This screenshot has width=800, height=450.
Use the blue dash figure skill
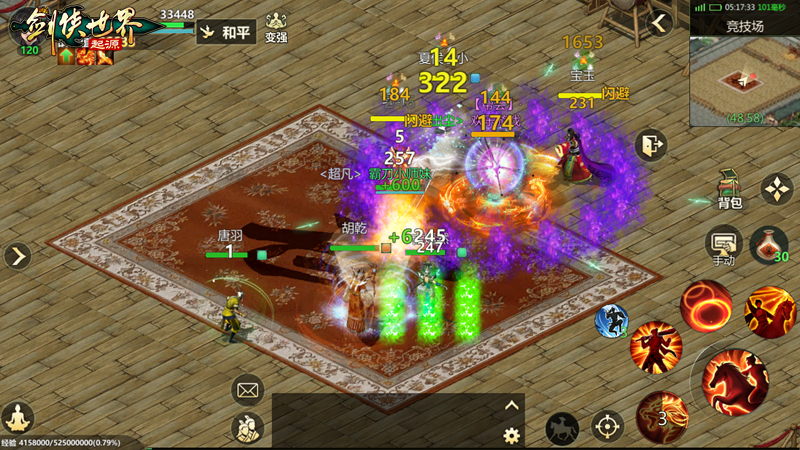(x=611, y=321)
